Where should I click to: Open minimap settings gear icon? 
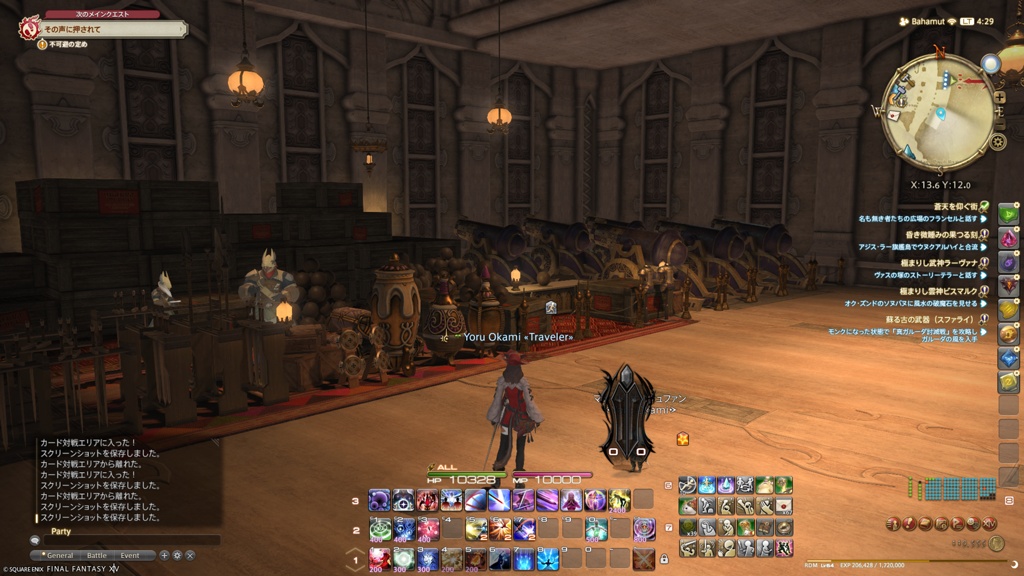coord(997,142)
